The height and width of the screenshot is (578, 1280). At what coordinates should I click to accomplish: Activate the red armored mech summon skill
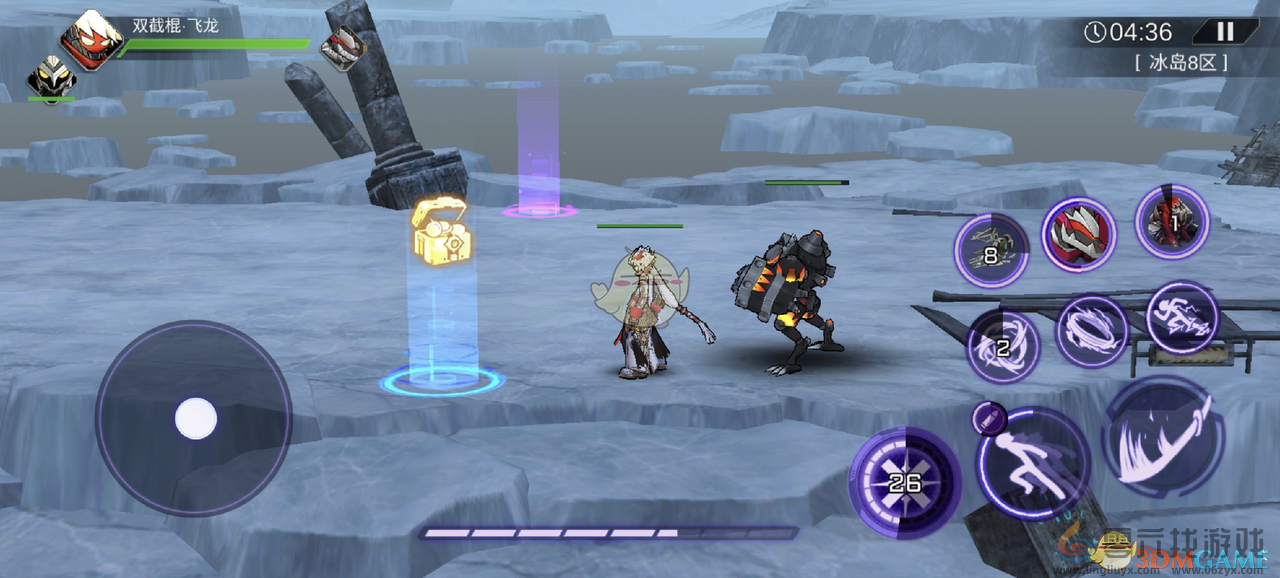(x=1079, y=235)
